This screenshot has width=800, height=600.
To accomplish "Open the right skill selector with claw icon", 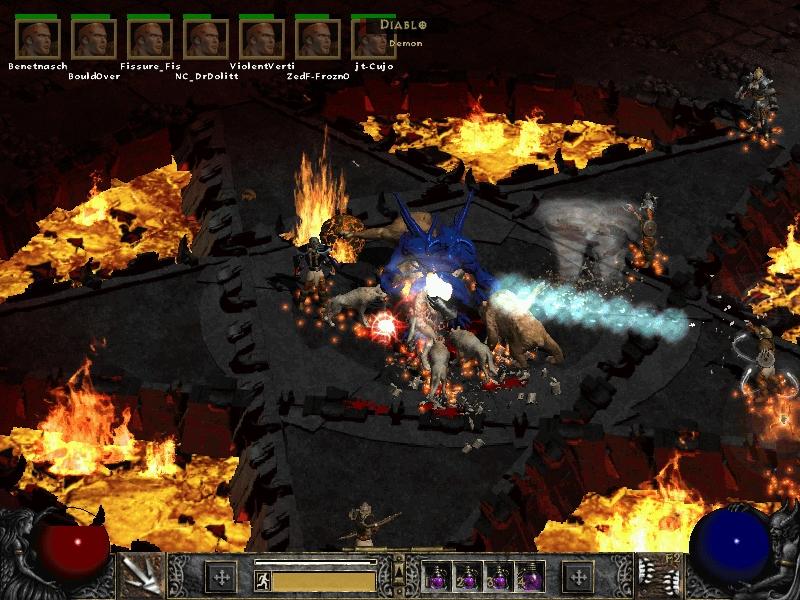I will [x=658, y=576].
